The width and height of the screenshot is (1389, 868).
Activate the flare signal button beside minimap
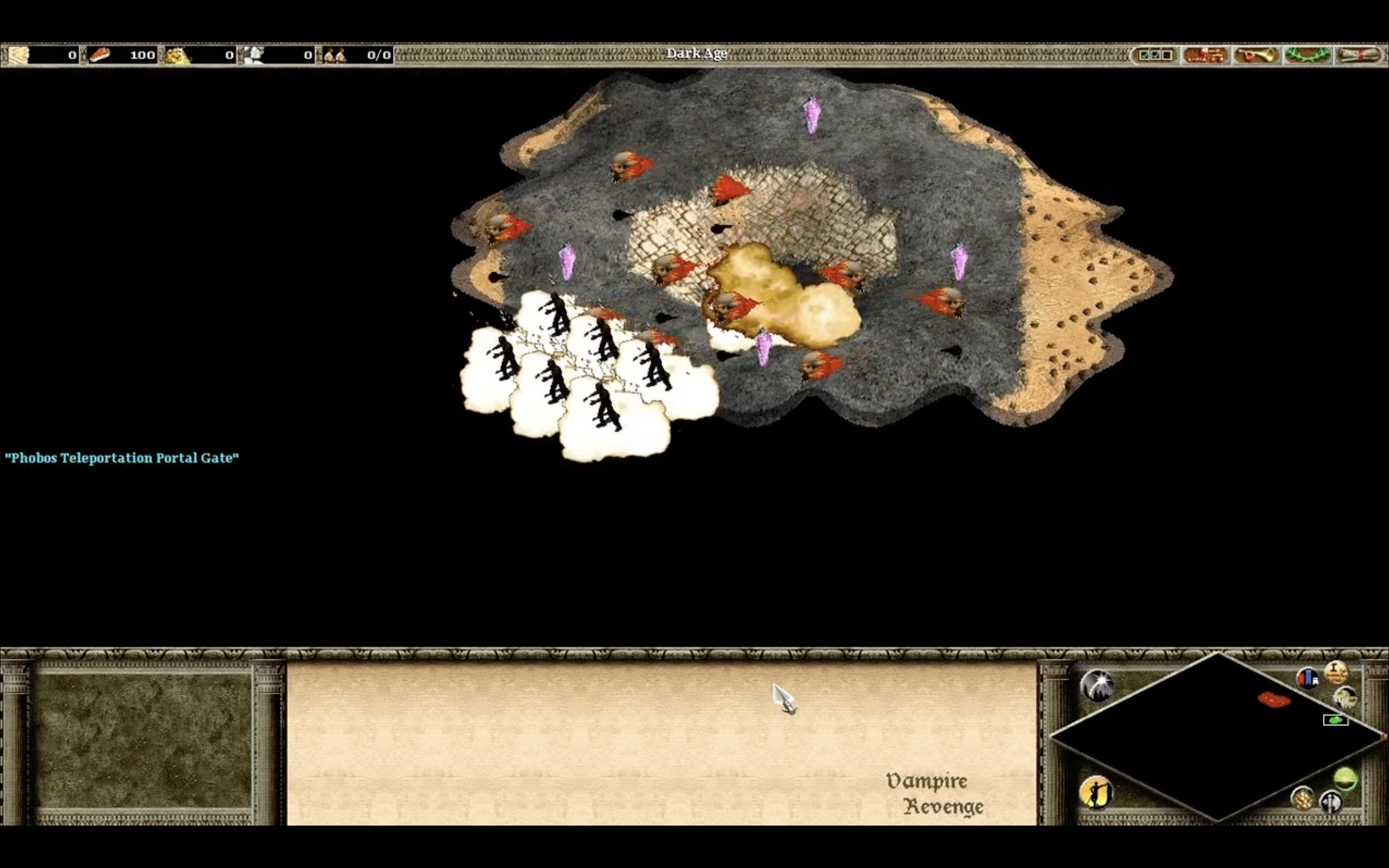[1097, 684]
